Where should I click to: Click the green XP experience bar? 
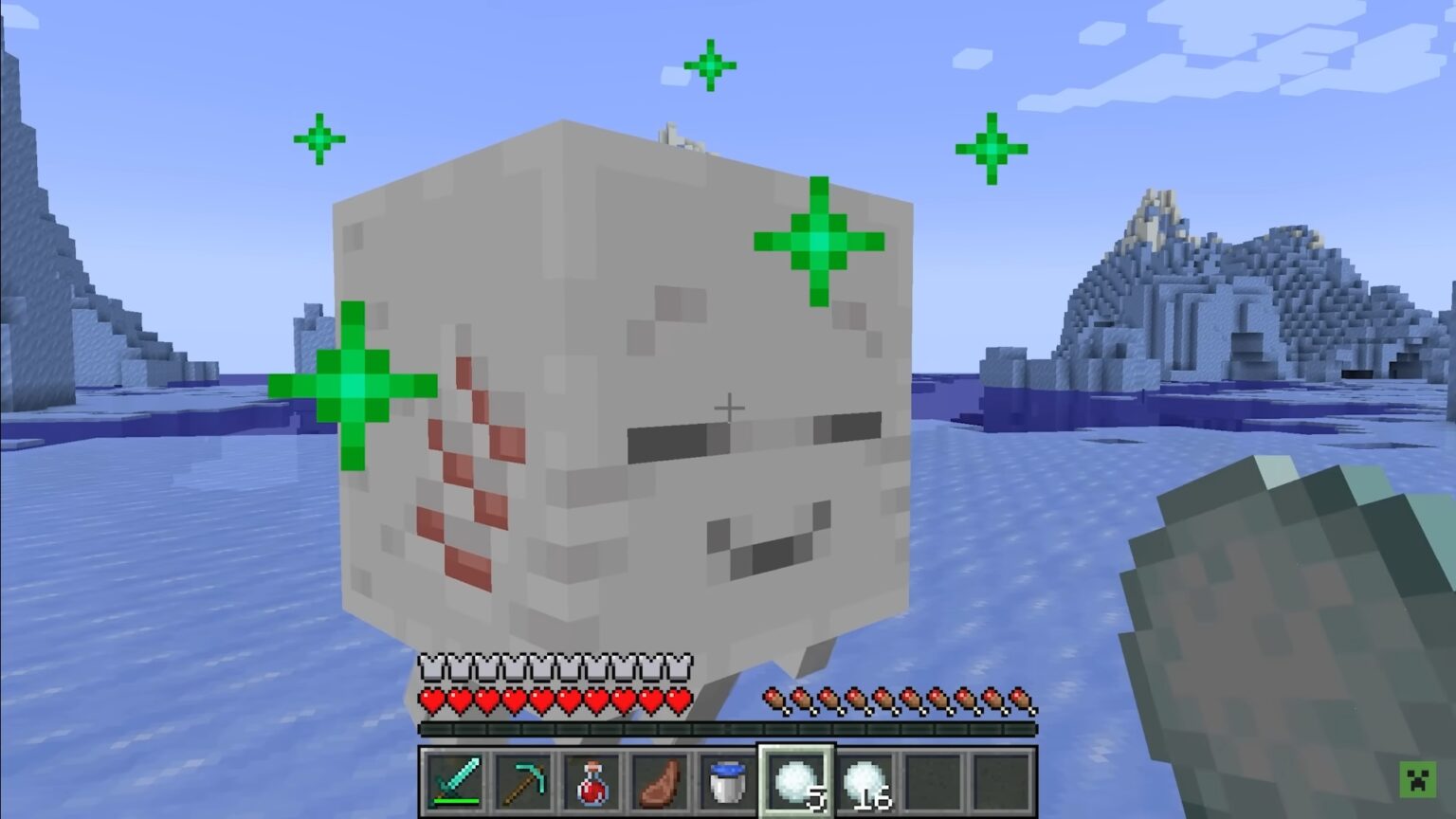tap(730, 730)
